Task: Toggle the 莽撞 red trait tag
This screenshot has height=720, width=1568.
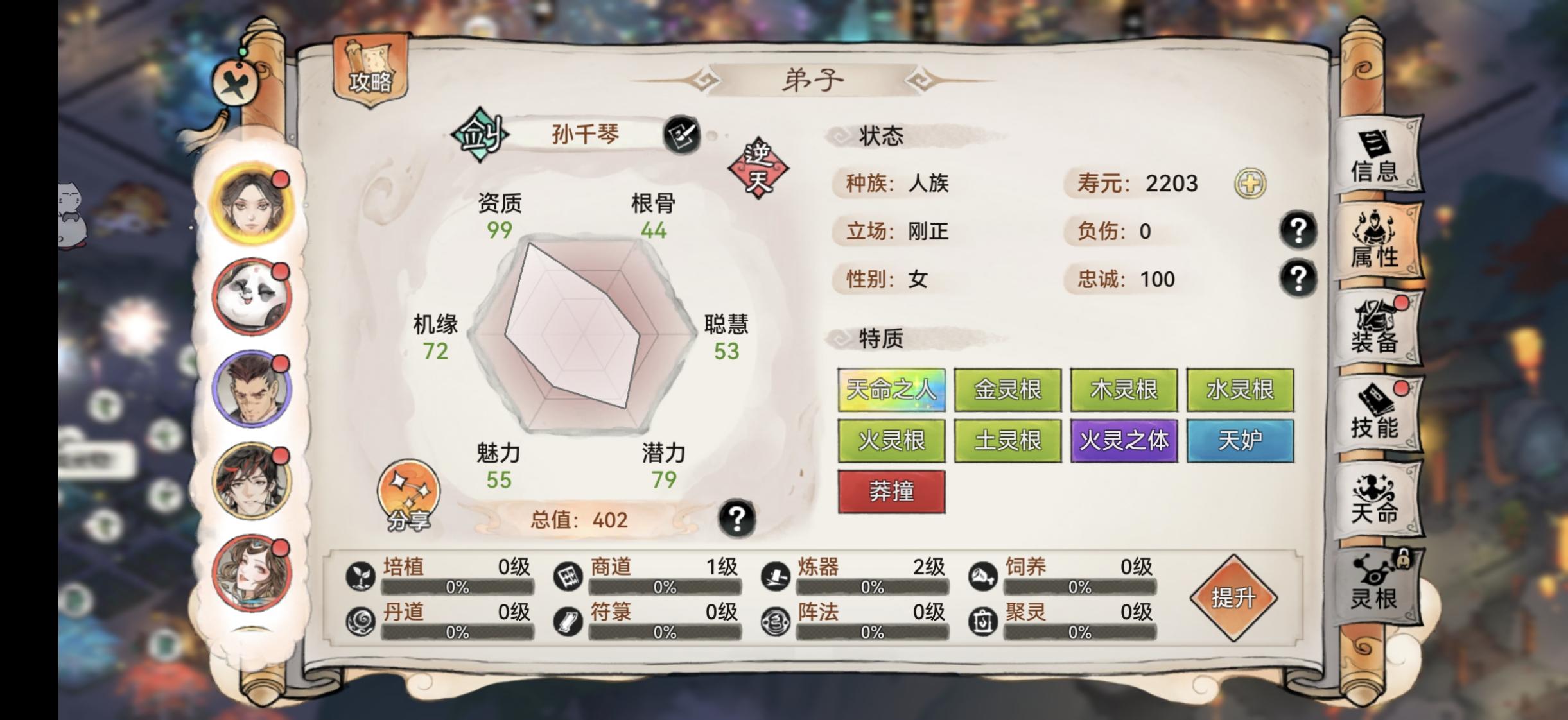Action: pyautogui.click(x=893, y=491)
